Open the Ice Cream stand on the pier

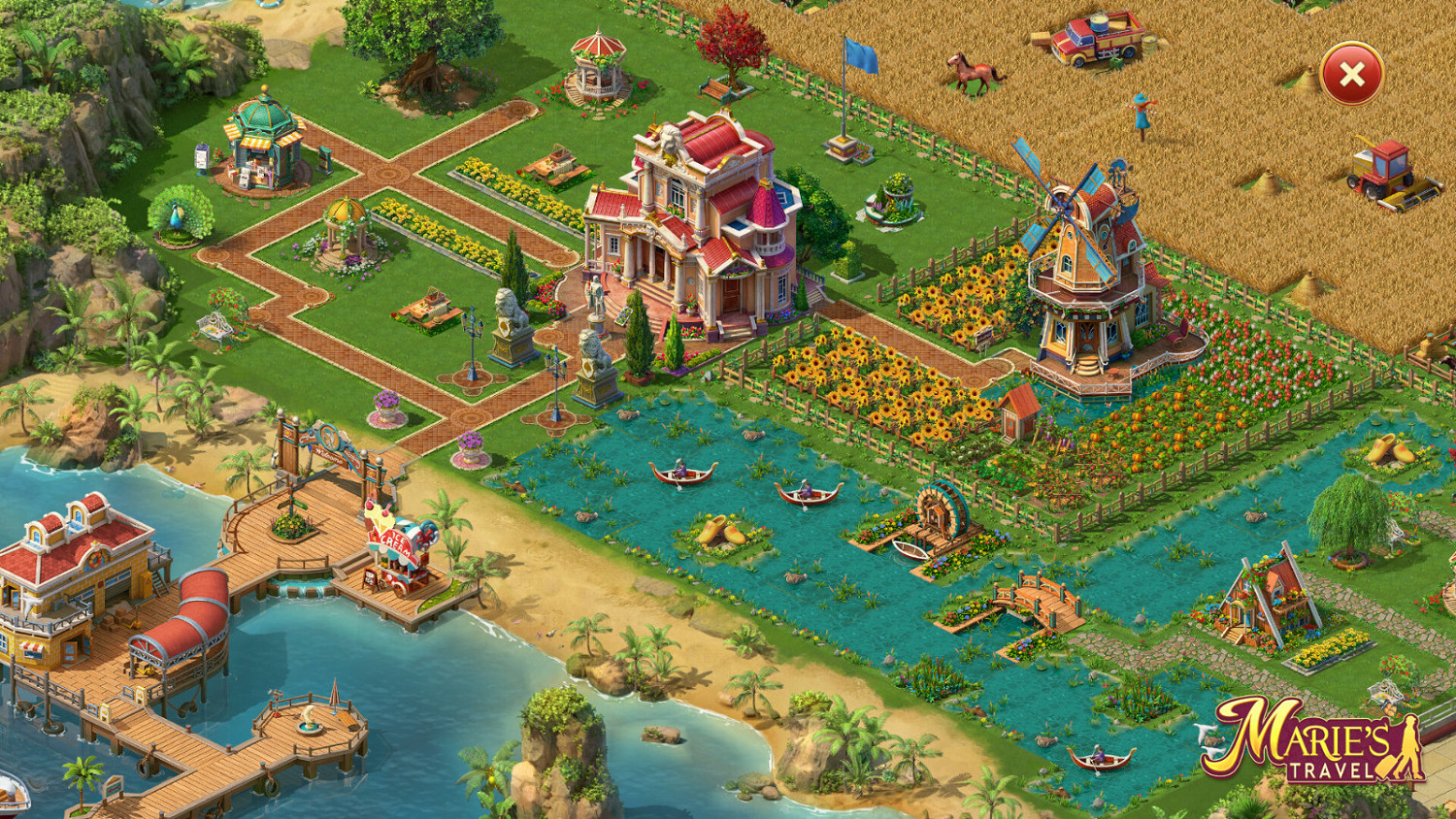[x=398, y=543]
